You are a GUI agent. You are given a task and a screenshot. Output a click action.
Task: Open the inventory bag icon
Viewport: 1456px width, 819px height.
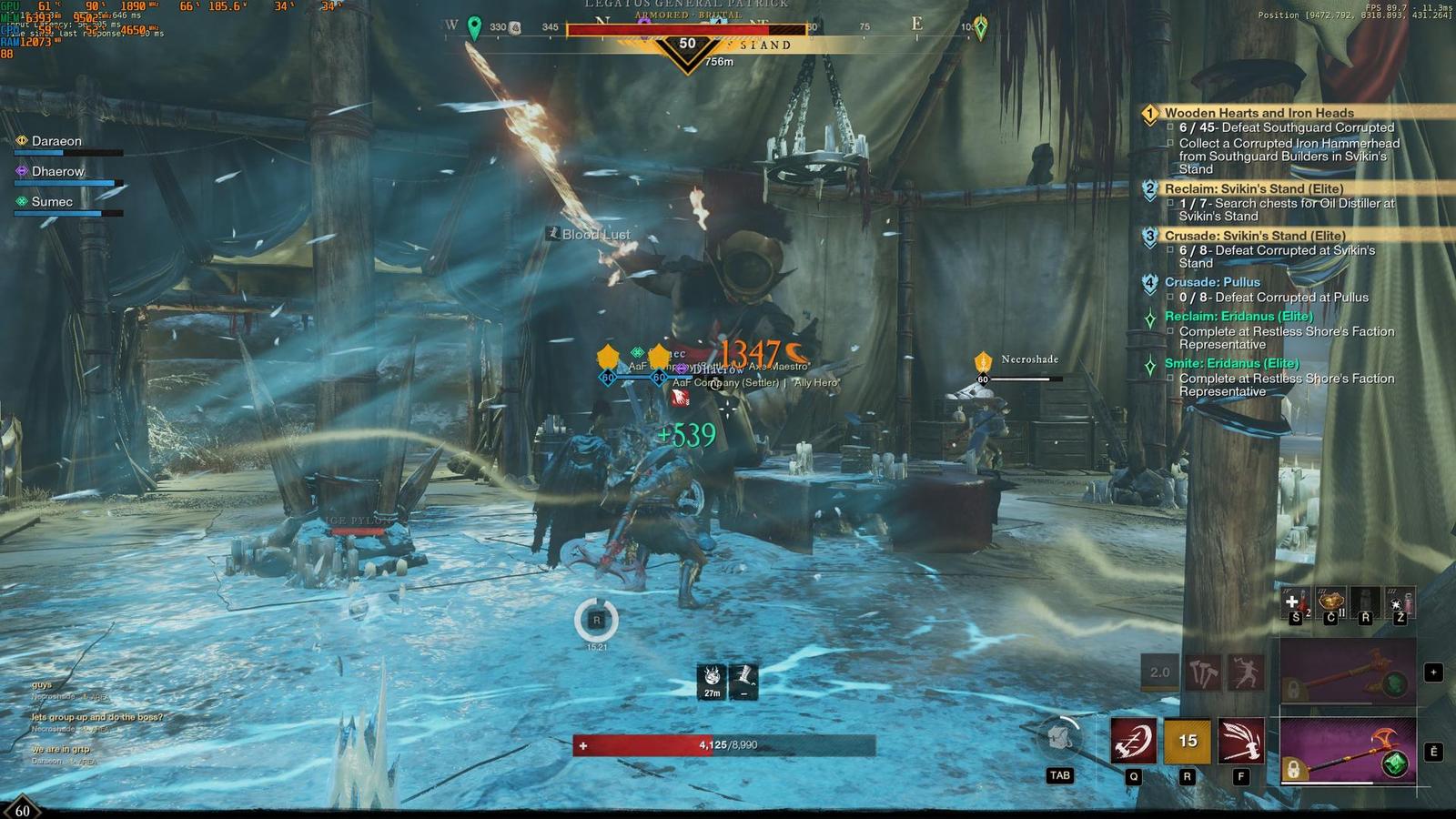pyautogui.click(x=1059, y=736)
